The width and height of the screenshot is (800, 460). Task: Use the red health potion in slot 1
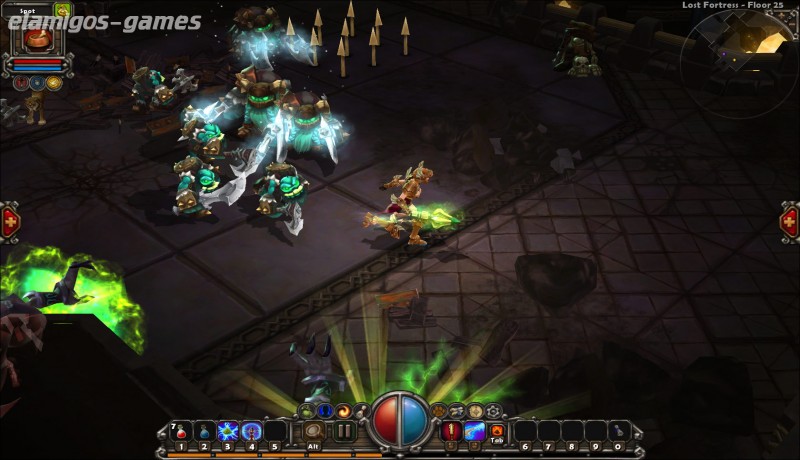pos(180,431)
